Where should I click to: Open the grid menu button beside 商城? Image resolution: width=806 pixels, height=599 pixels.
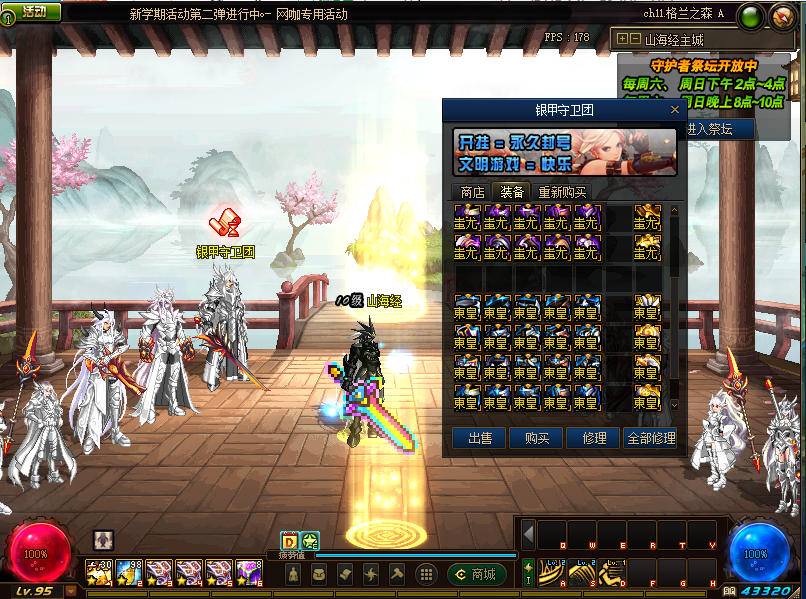(426, 574)
